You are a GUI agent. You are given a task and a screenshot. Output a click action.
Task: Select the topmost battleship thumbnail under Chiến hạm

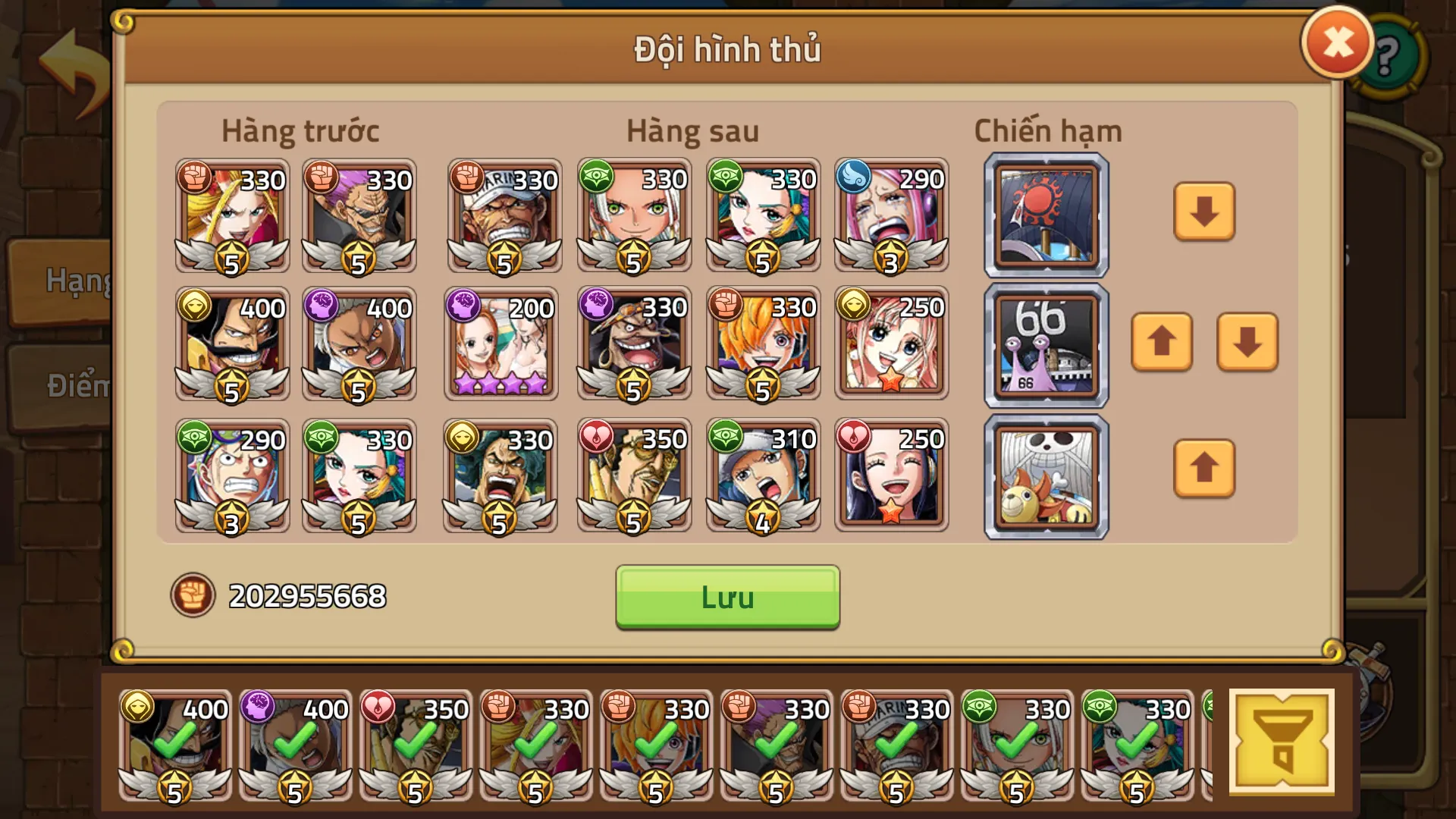click(x=1045, y=215)
